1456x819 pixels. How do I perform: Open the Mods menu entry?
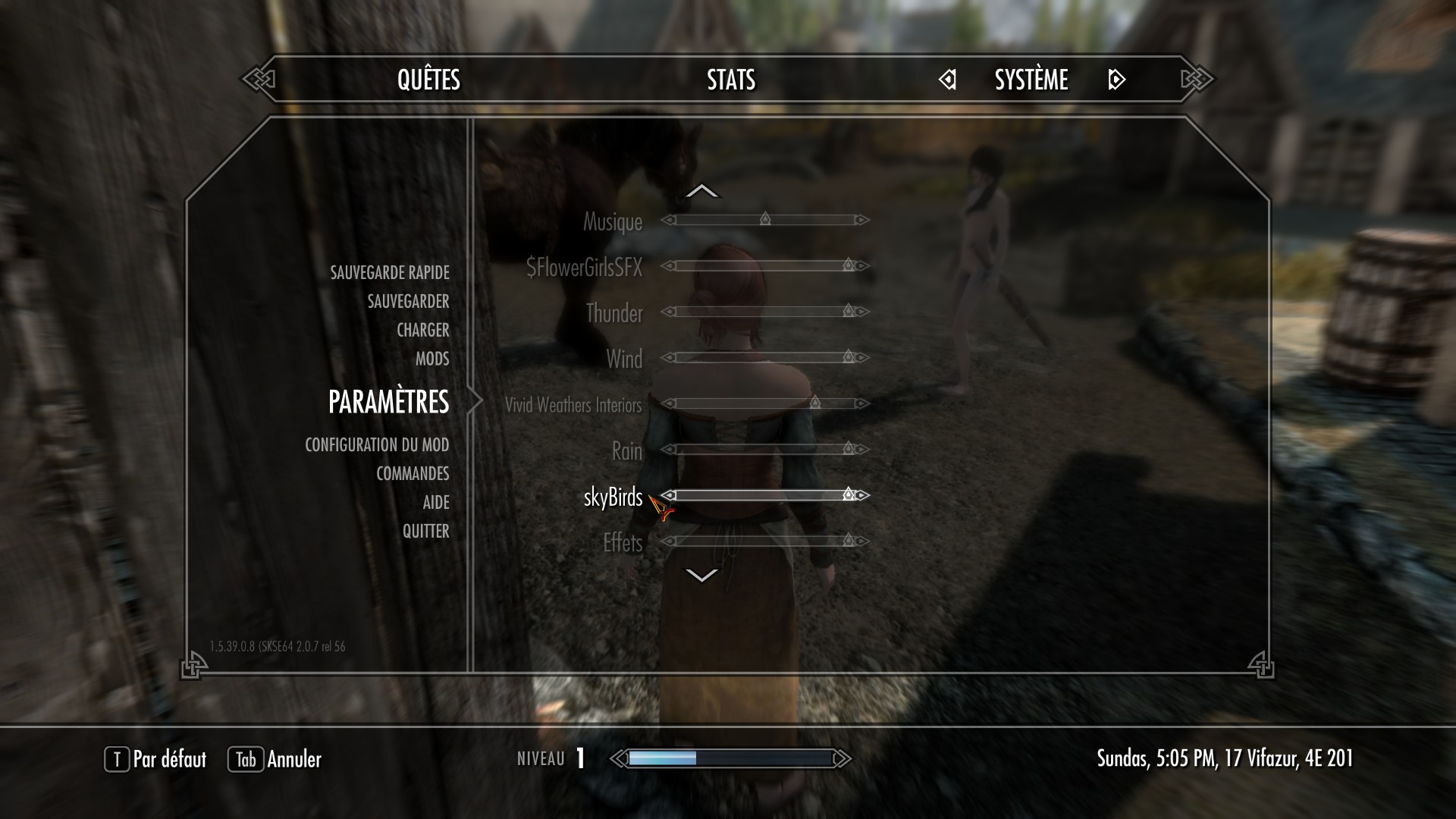[x=432, y=359]
